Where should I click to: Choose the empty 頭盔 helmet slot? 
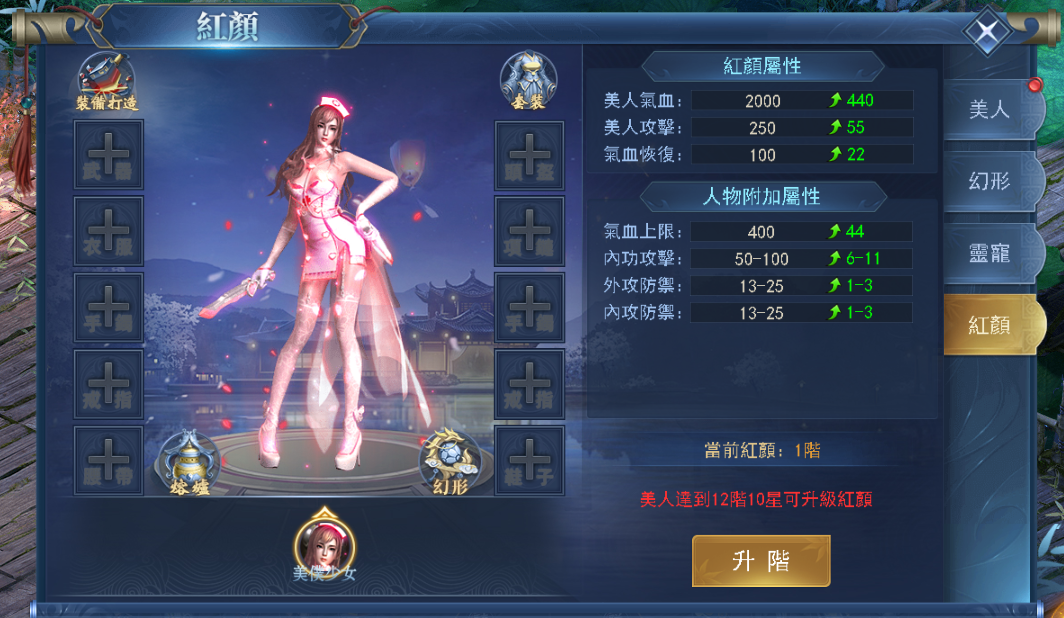(x=530, y=155)
